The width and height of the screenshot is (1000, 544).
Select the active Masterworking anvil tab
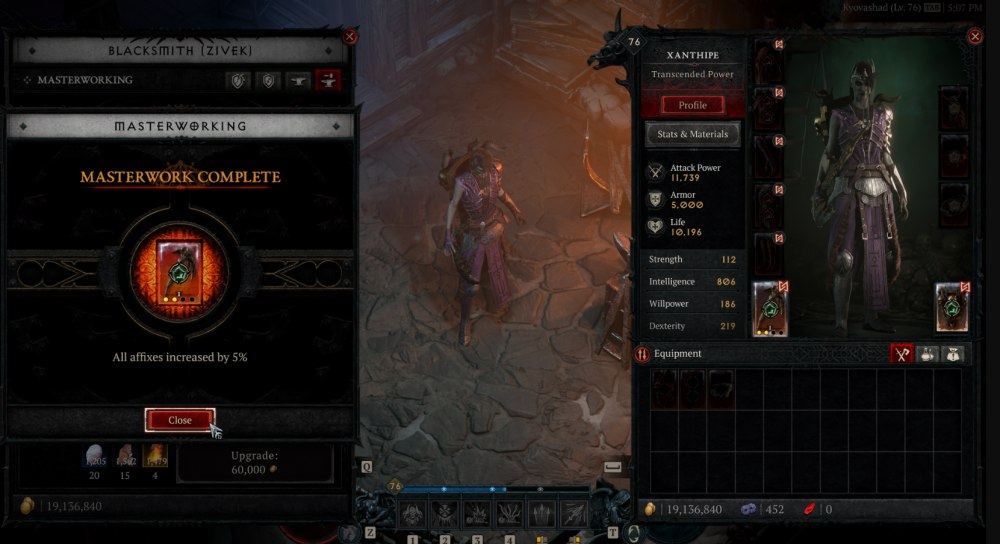pyautogui.click(x=328, y=80)
